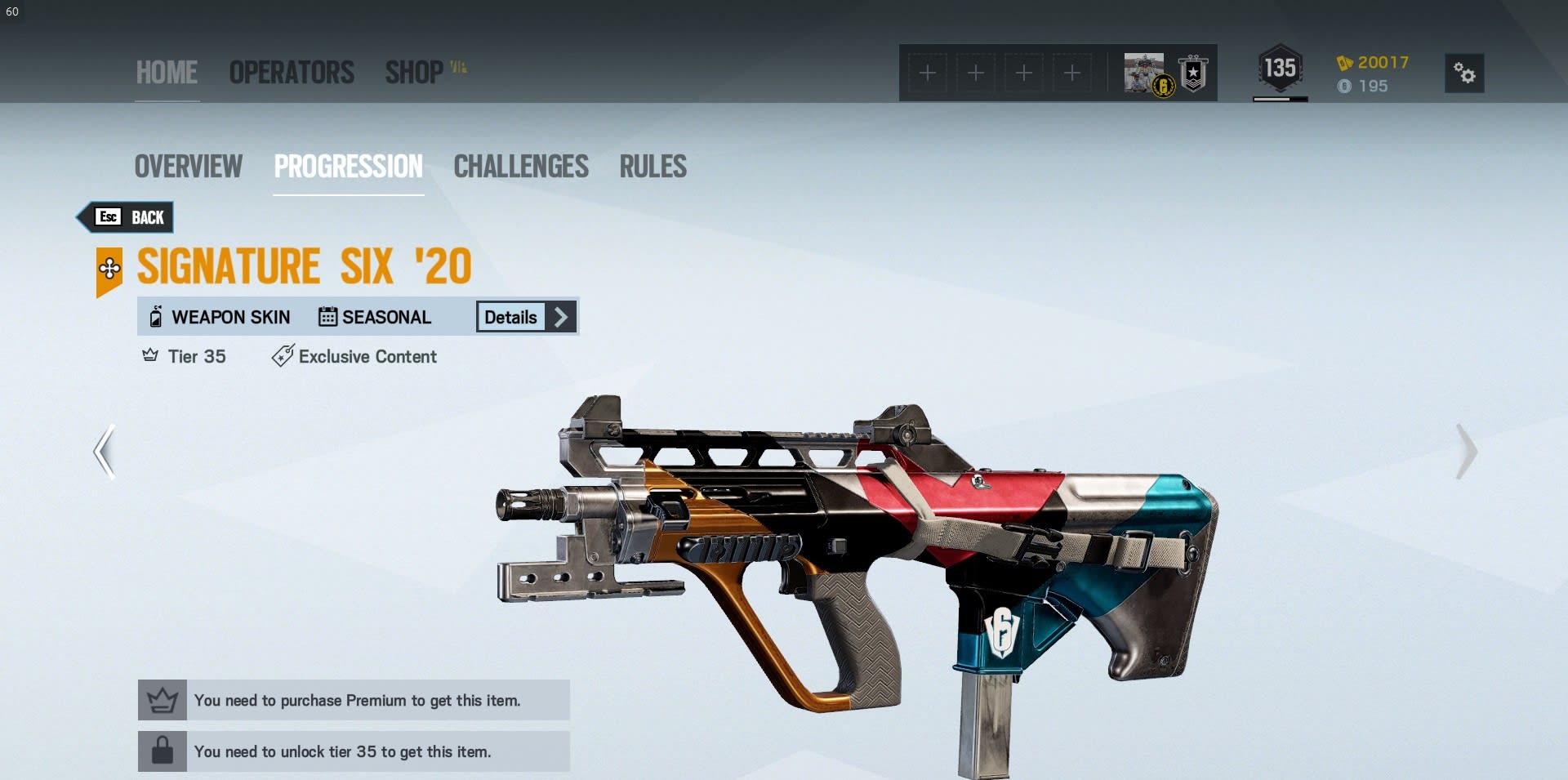Switch to the Overview tab
1568x780 pixels.
tap(189, 167)
